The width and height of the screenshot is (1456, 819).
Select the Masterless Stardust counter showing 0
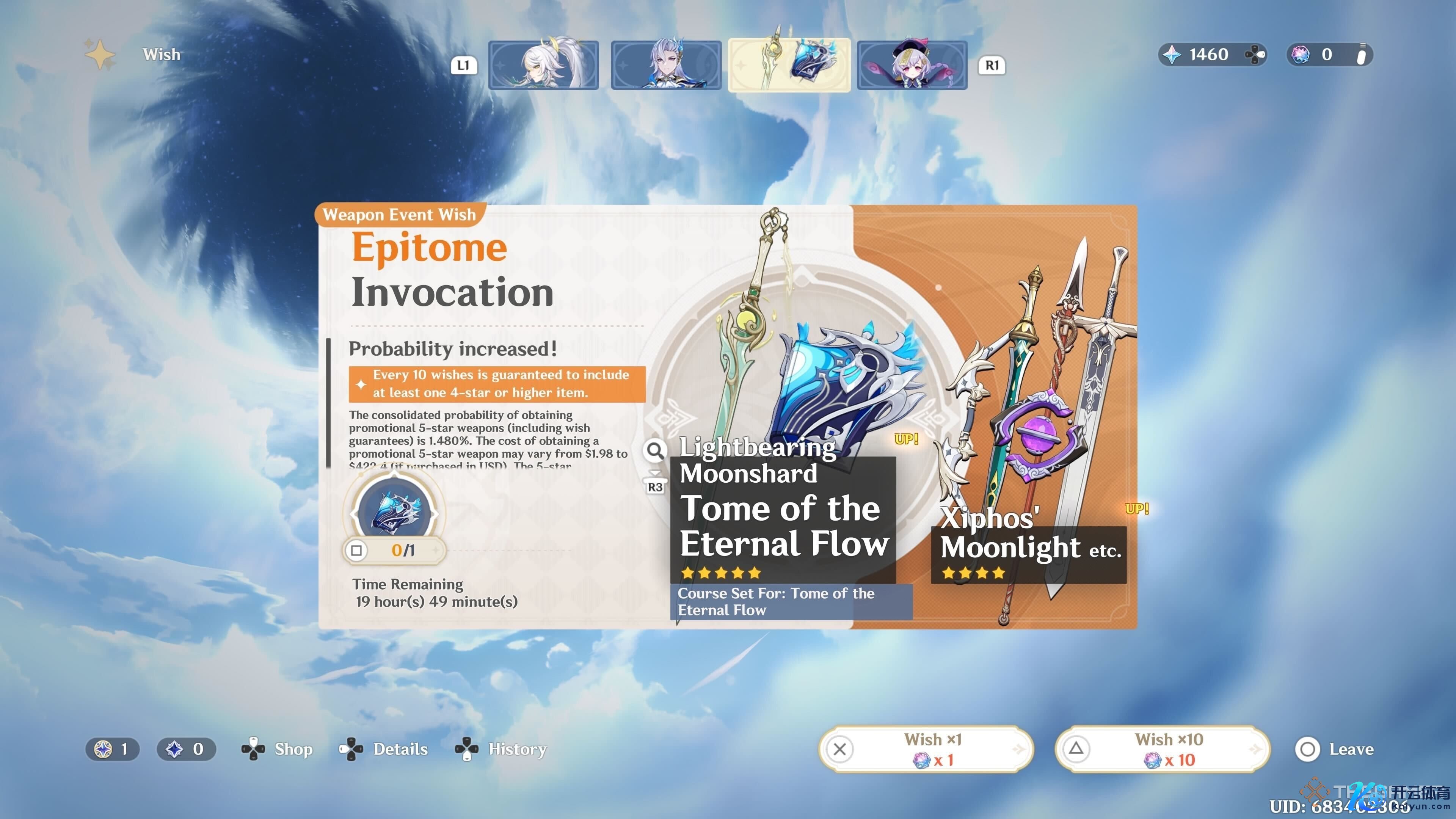[x=186, y=749]
